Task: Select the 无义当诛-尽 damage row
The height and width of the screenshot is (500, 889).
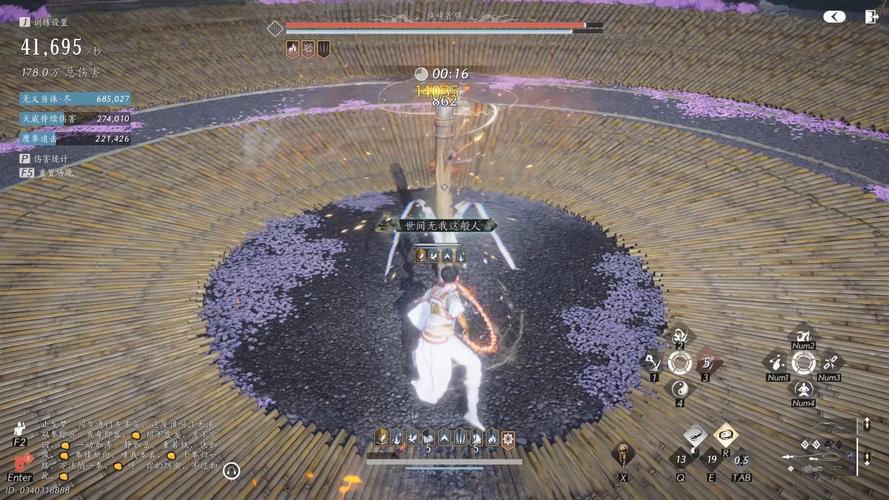Action: (x=75, y=99)
